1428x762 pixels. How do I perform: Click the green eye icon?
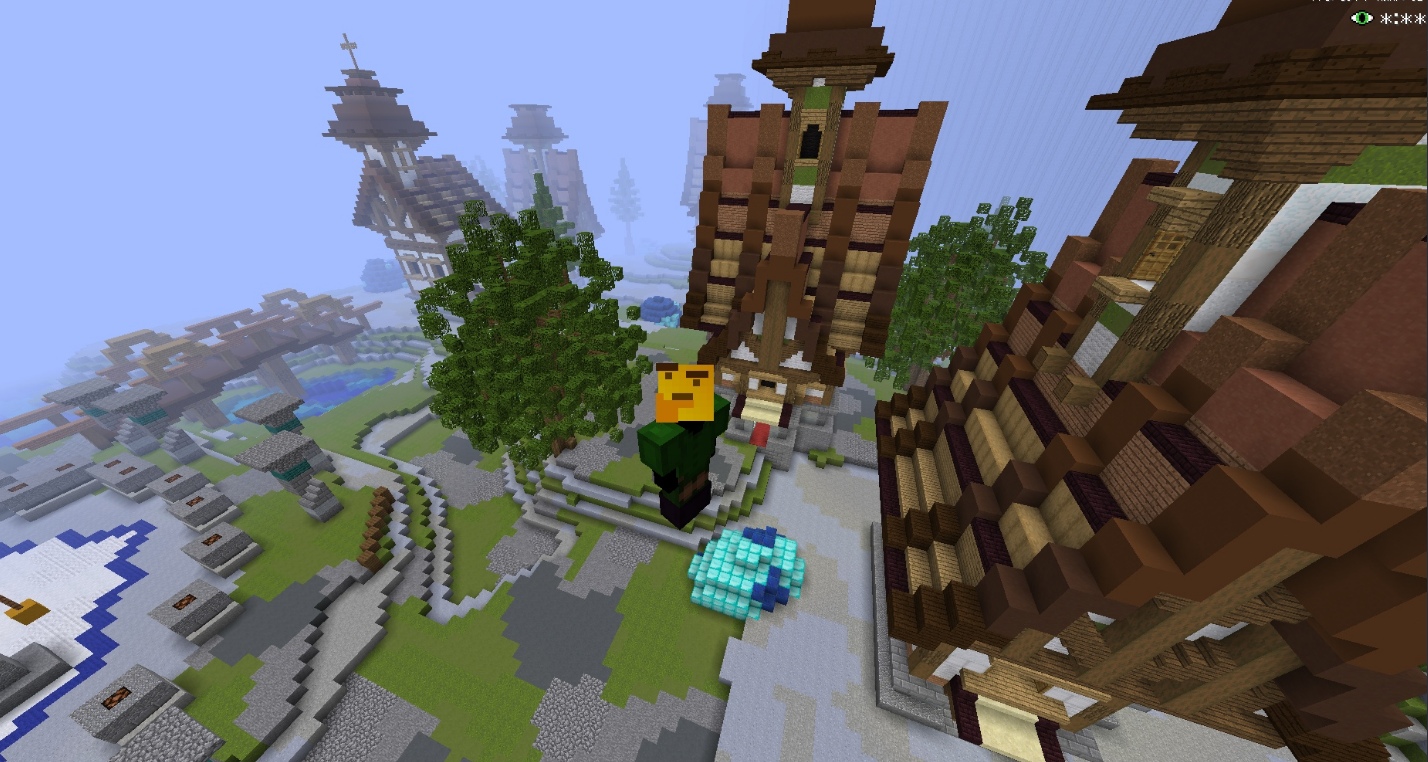[1361, 18]
